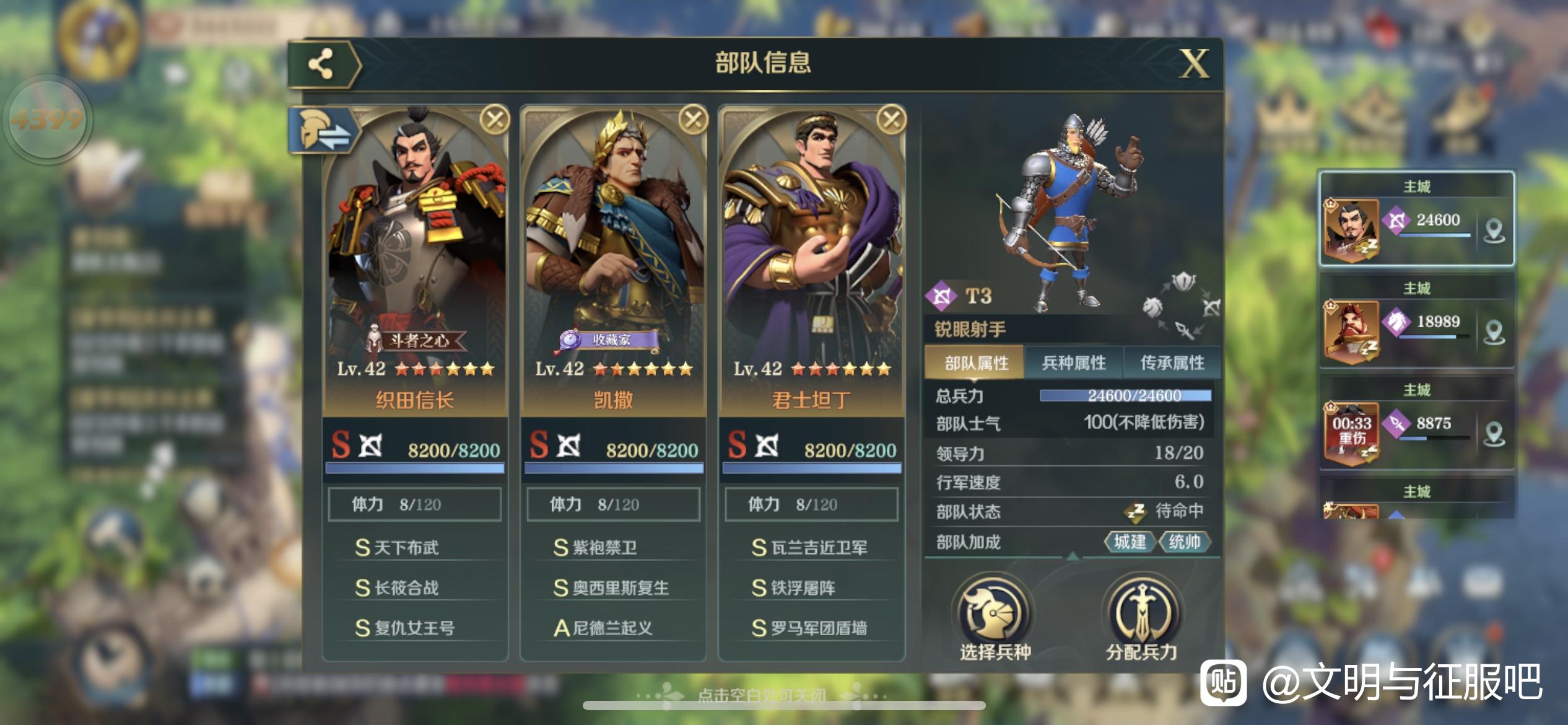1568x725 pixels.
Task: Remove 织田信长 from the troop
Action: tap(495, 119)
